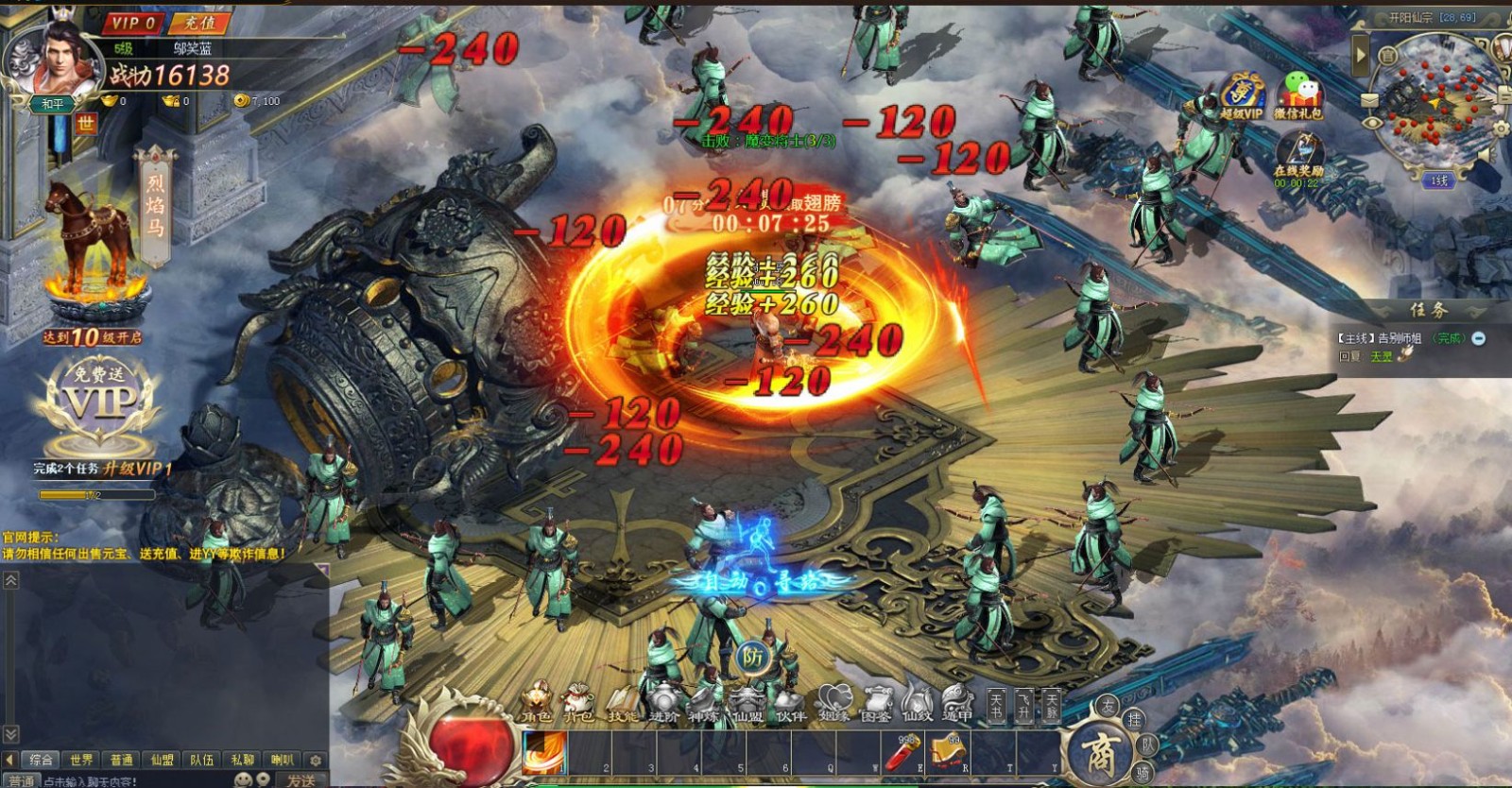This screenshot has width=1512, height=788.
Task: Mute game sound with the speaker icon
Action: (x=1486, y=156)
